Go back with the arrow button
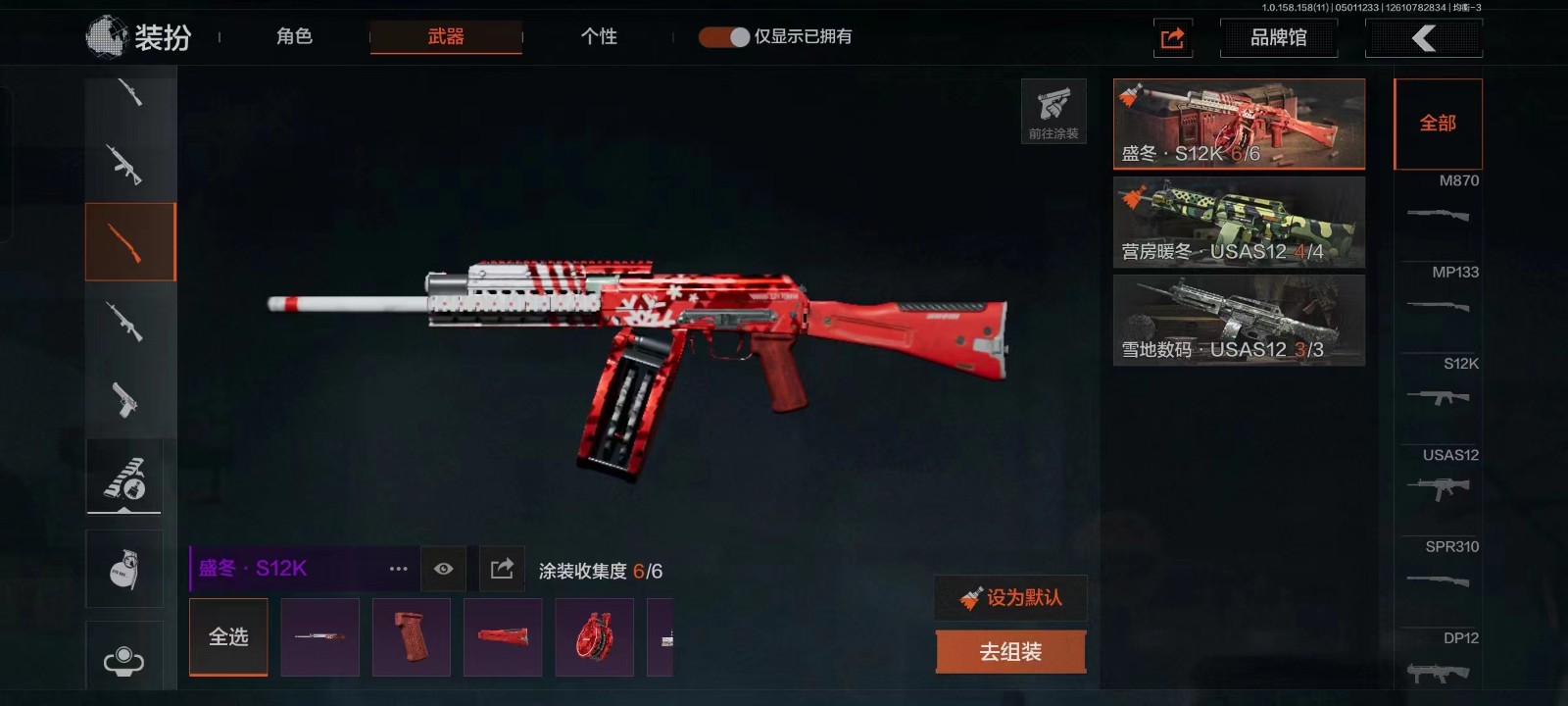Viewport: 1568px width, 706px height. 1423,38
